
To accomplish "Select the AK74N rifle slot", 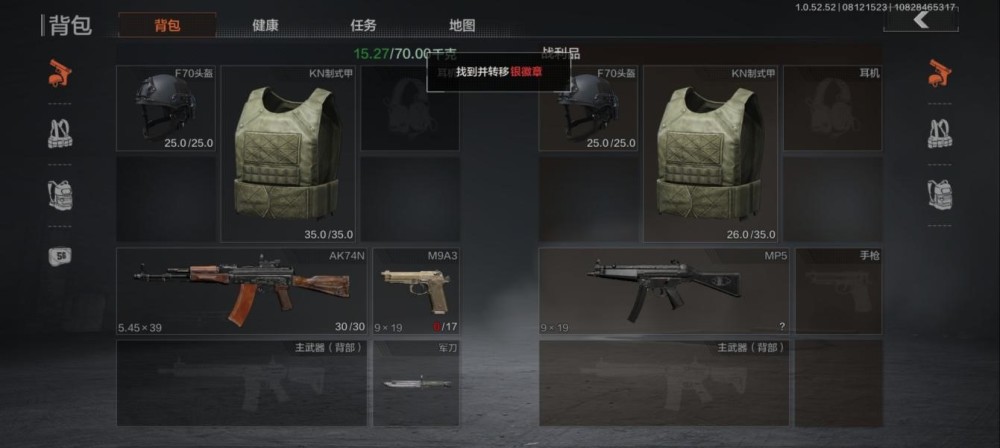I will (x=242, y=291).
